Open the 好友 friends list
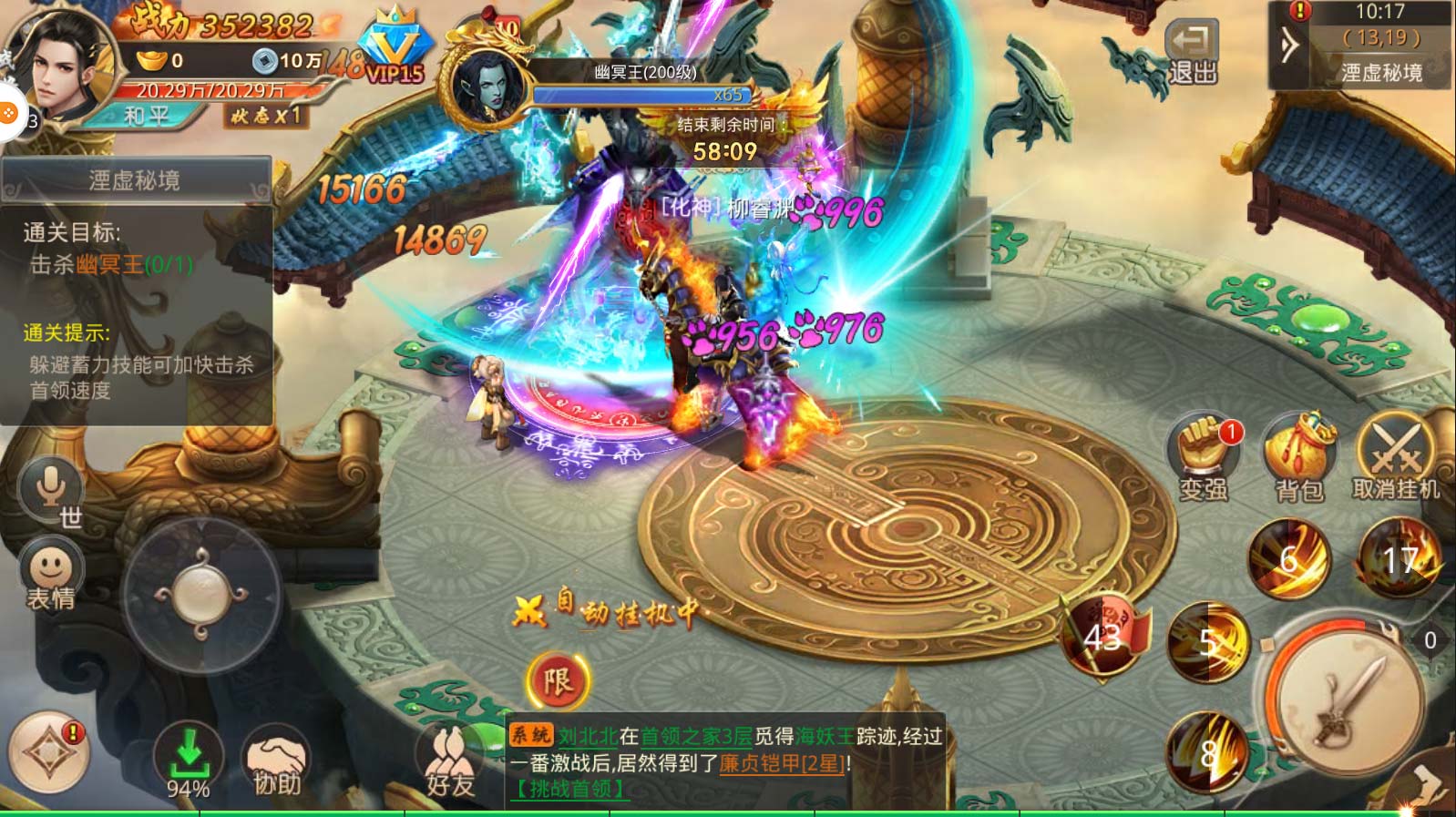The width and height of the screenshot is (1456, 817). (450, 765)
